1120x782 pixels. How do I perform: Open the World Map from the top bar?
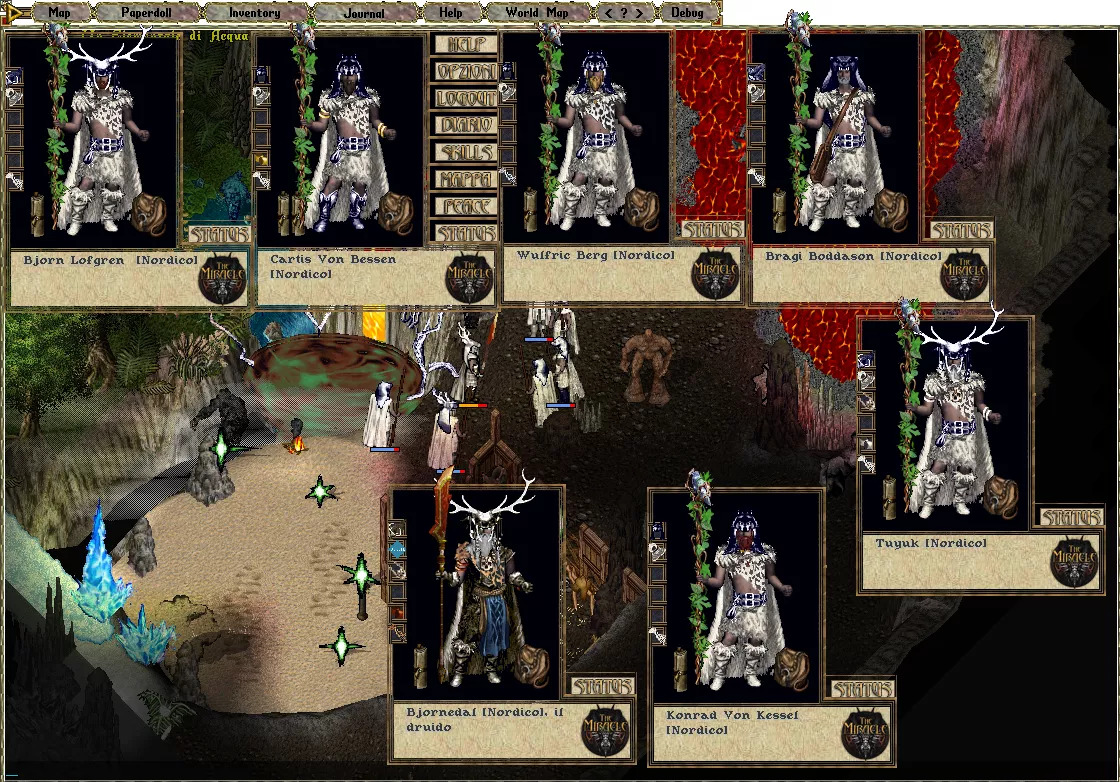pyautogui.click(x=537, y=13)
